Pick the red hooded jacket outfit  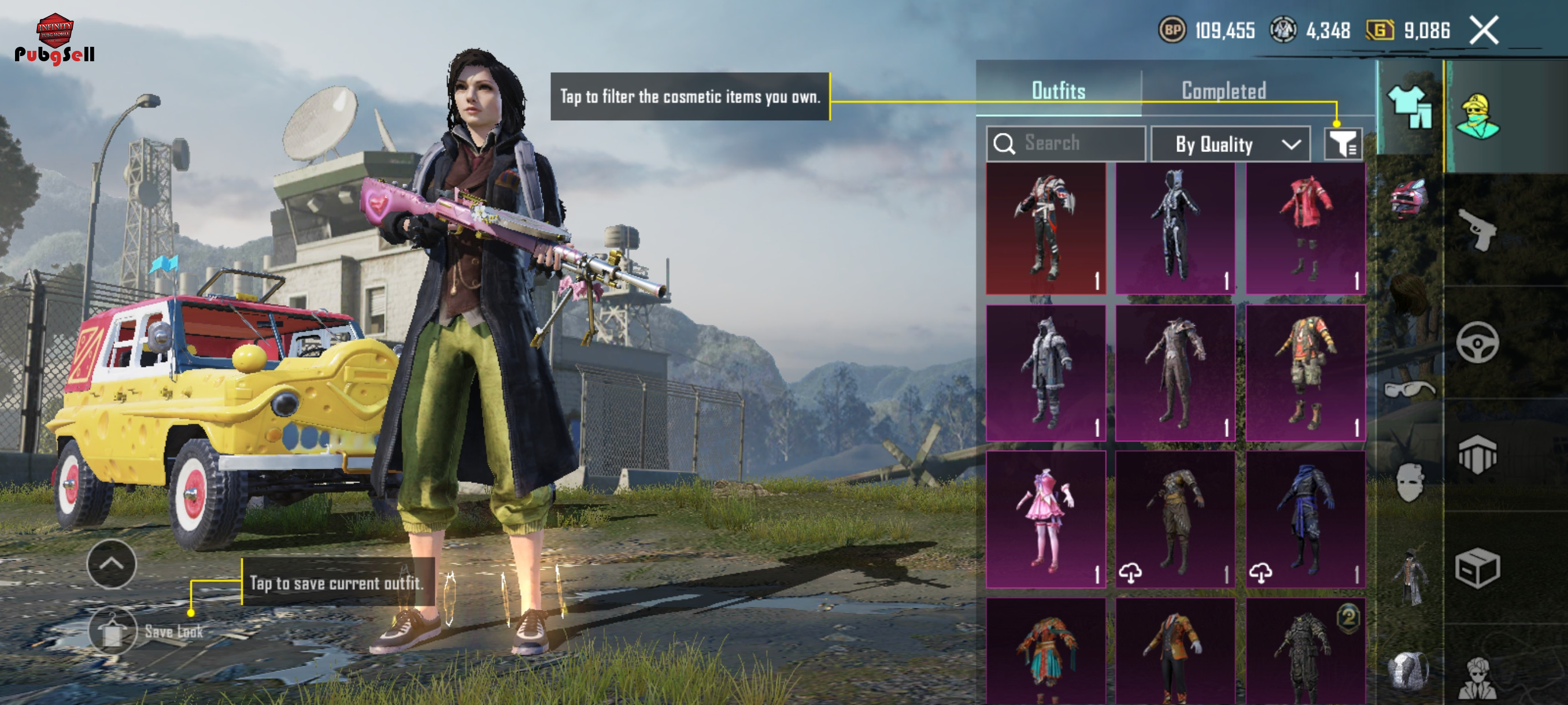(x=1304, y=229)
